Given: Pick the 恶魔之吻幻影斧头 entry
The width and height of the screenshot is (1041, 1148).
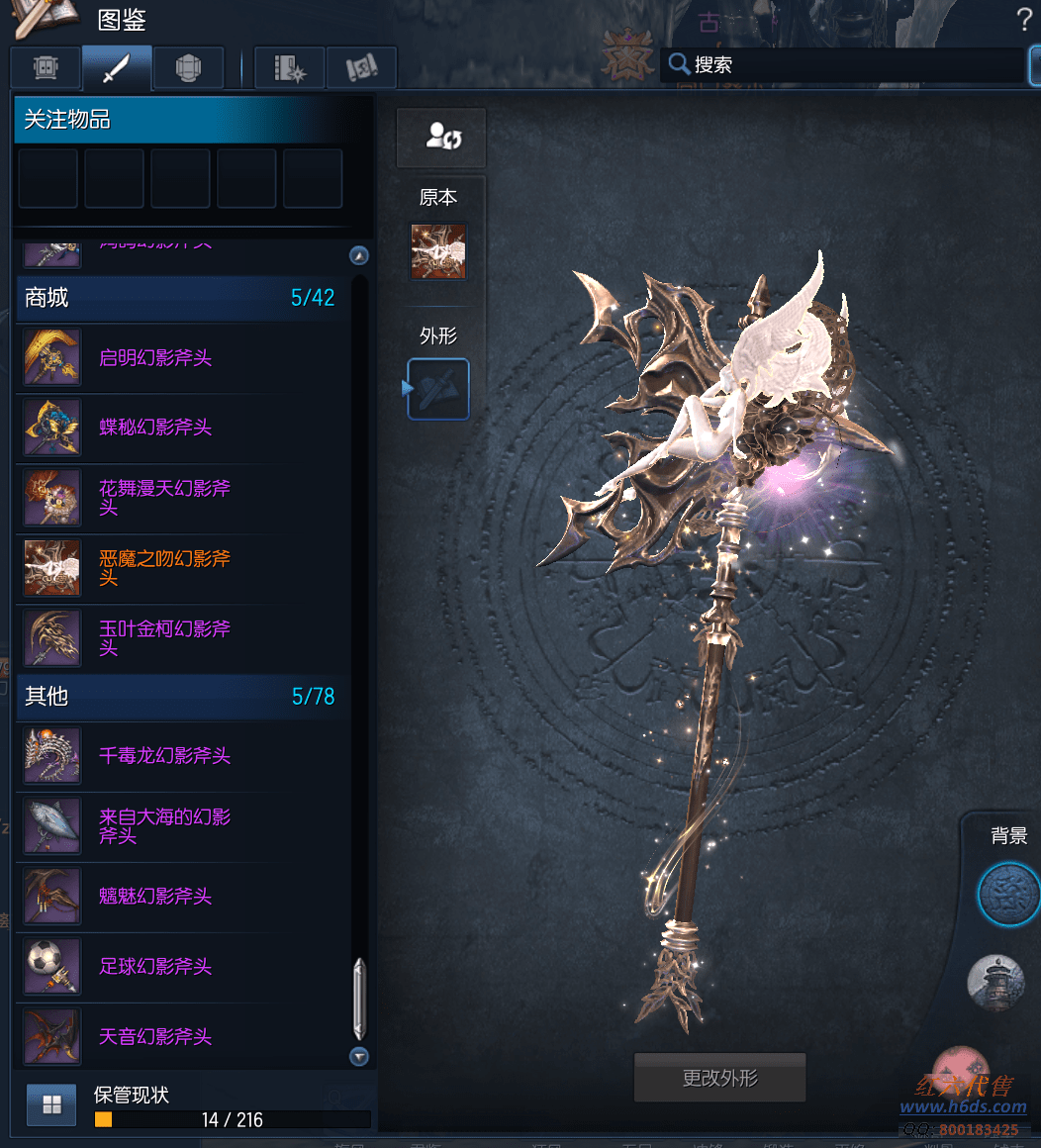Looking at the screenshot, I should point(164,568).
